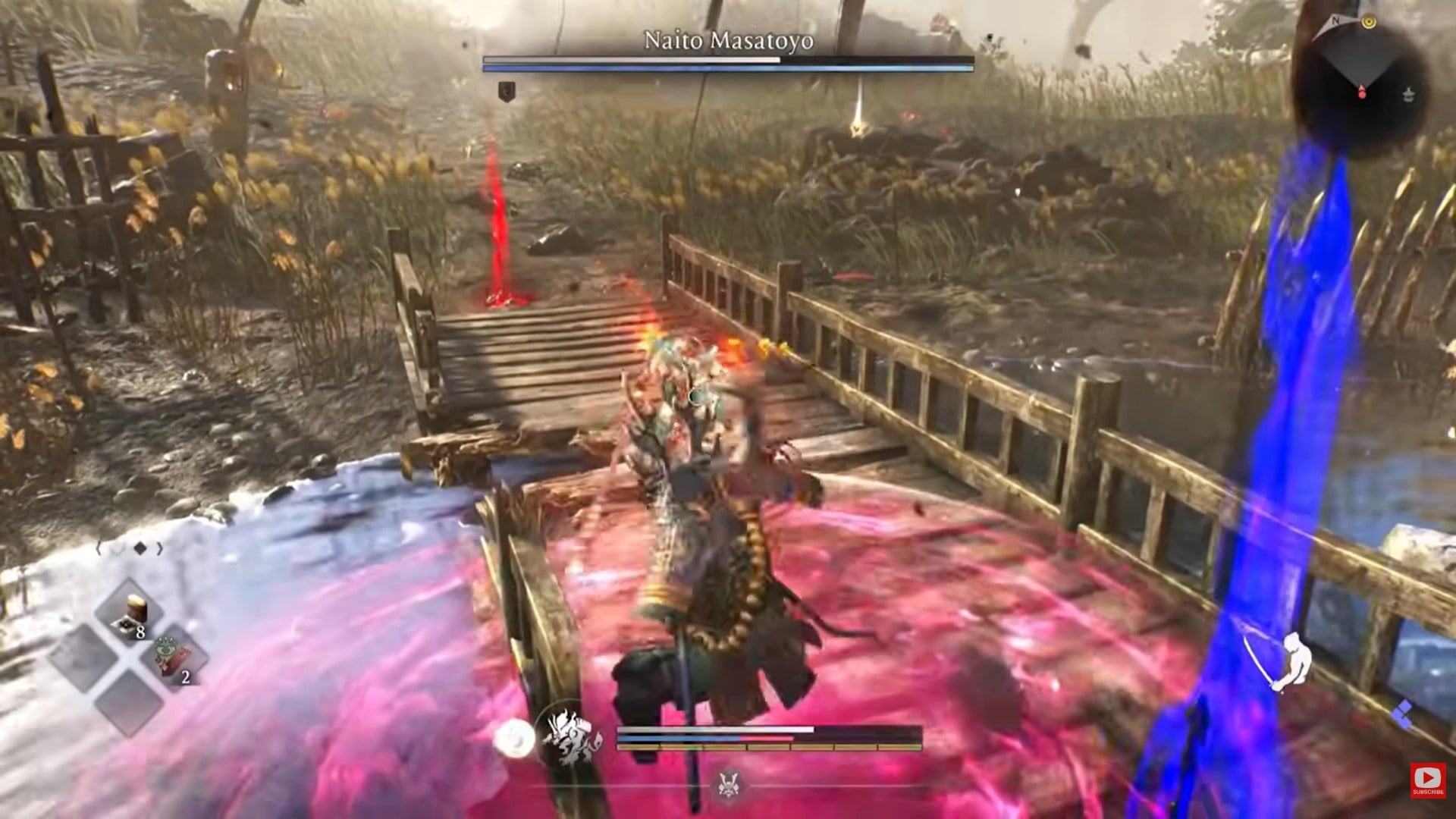This screenshot has height=819, width=1456.
Task: Toggle the red player marker on the compass
Action: click(1362, 93)
